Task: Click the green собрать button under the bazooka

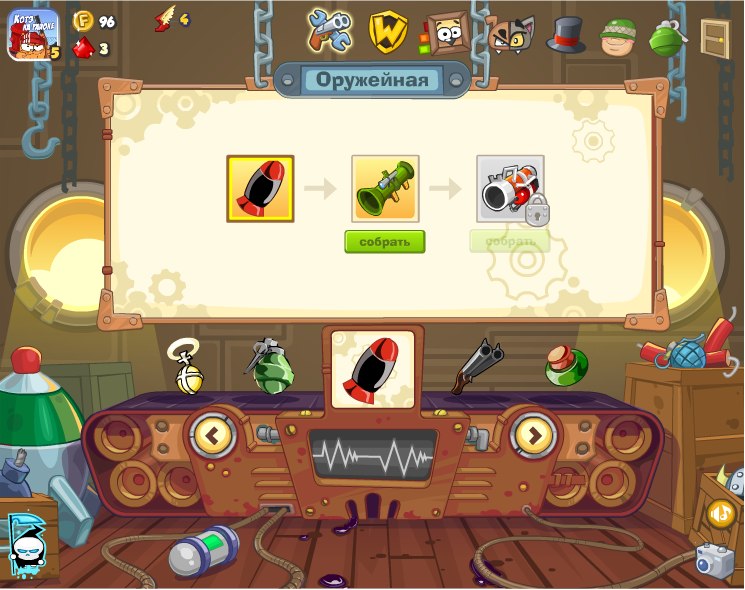Action: coord(385,242)
